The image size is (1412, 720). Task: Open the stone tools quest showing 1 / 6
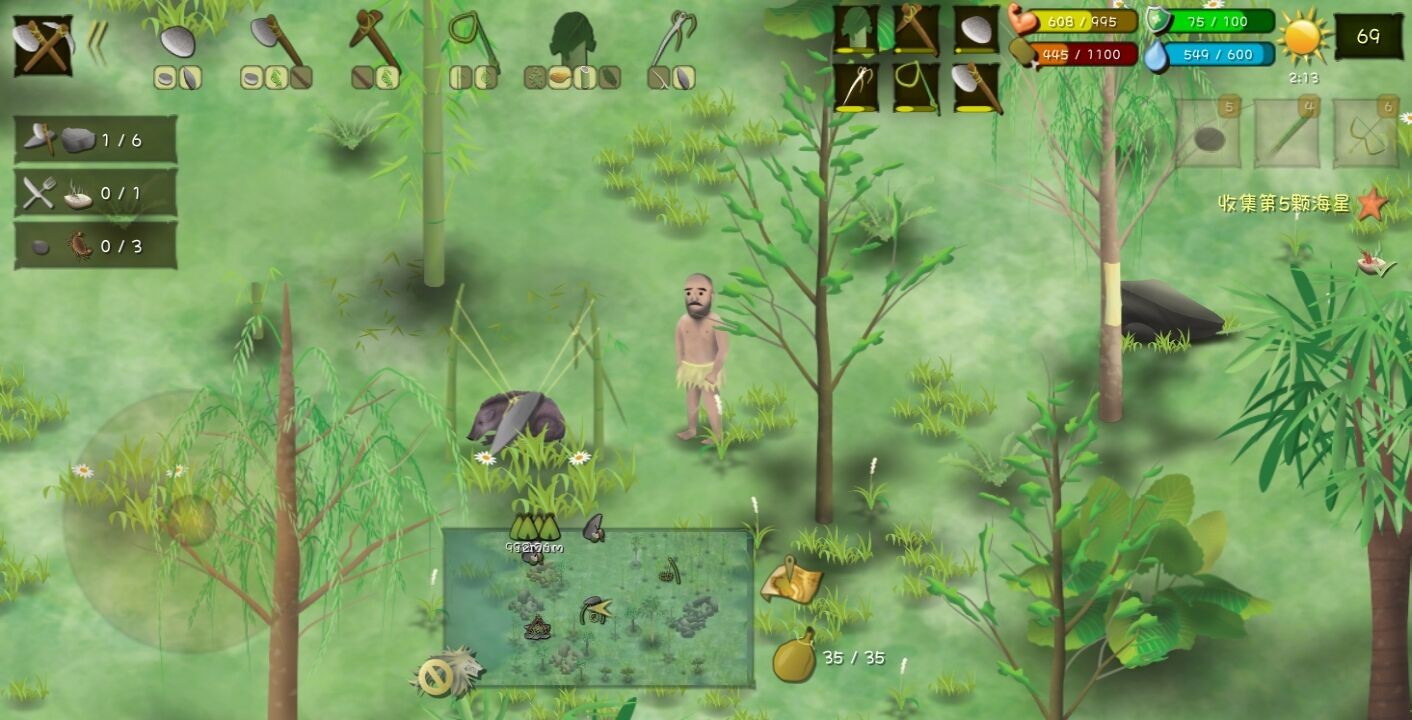point(96,140)
